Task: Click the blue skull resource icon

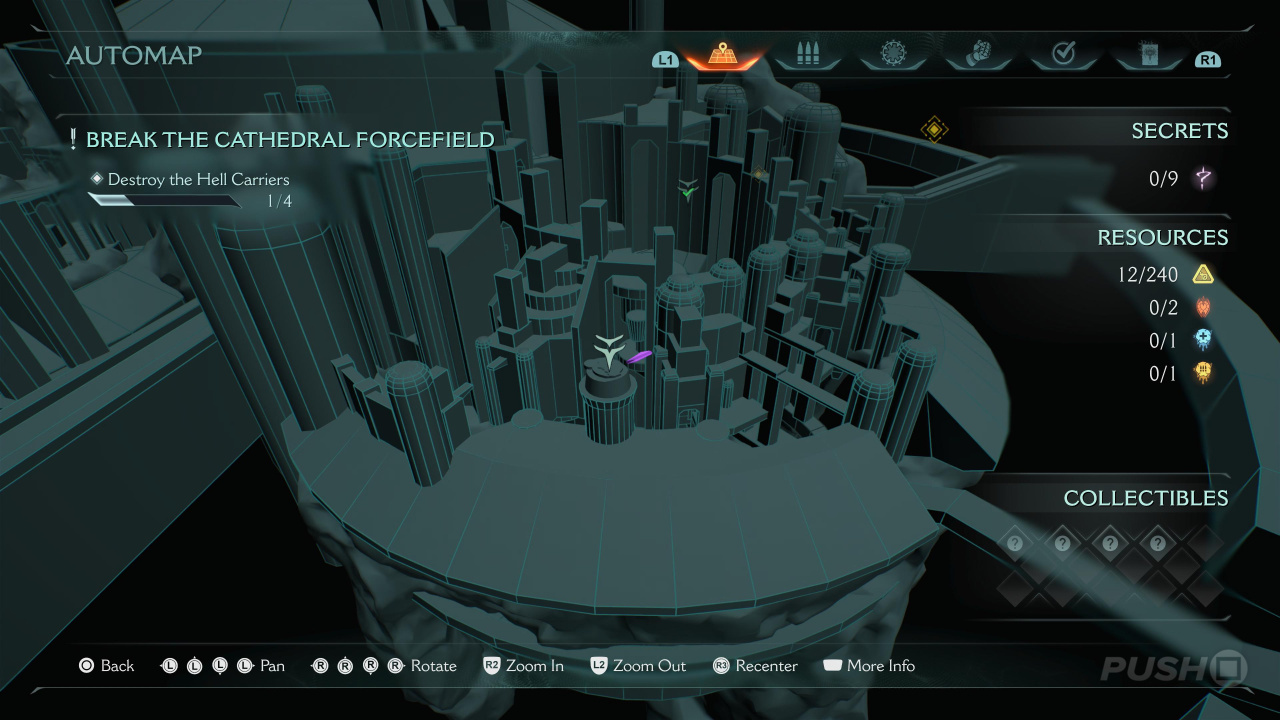Action: [1203, 340]
